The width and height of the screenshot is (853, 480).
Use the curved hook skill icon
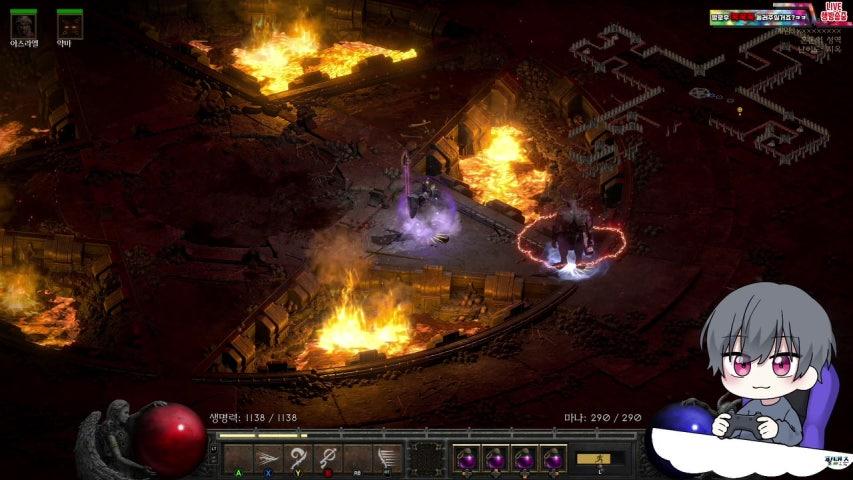click(298, 458)
